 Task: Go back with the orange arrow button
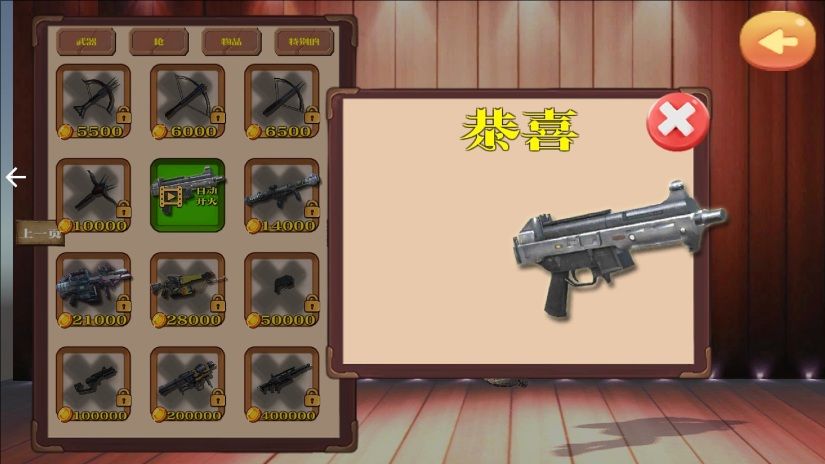(x=777, y=41)
